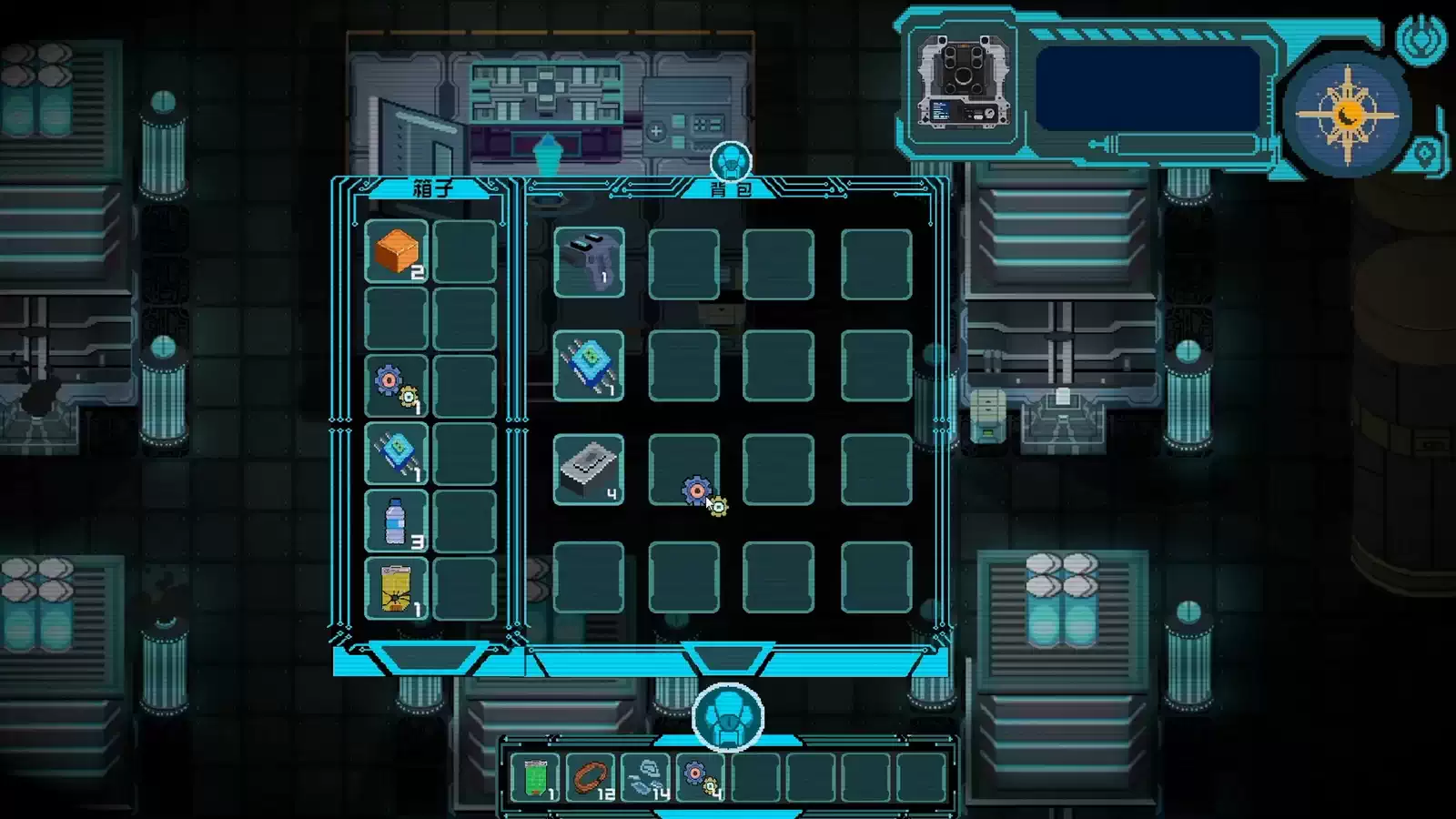Screen dimensions: 1456x819
Task: Select the orange block in the chest
Action: [397, 252]
